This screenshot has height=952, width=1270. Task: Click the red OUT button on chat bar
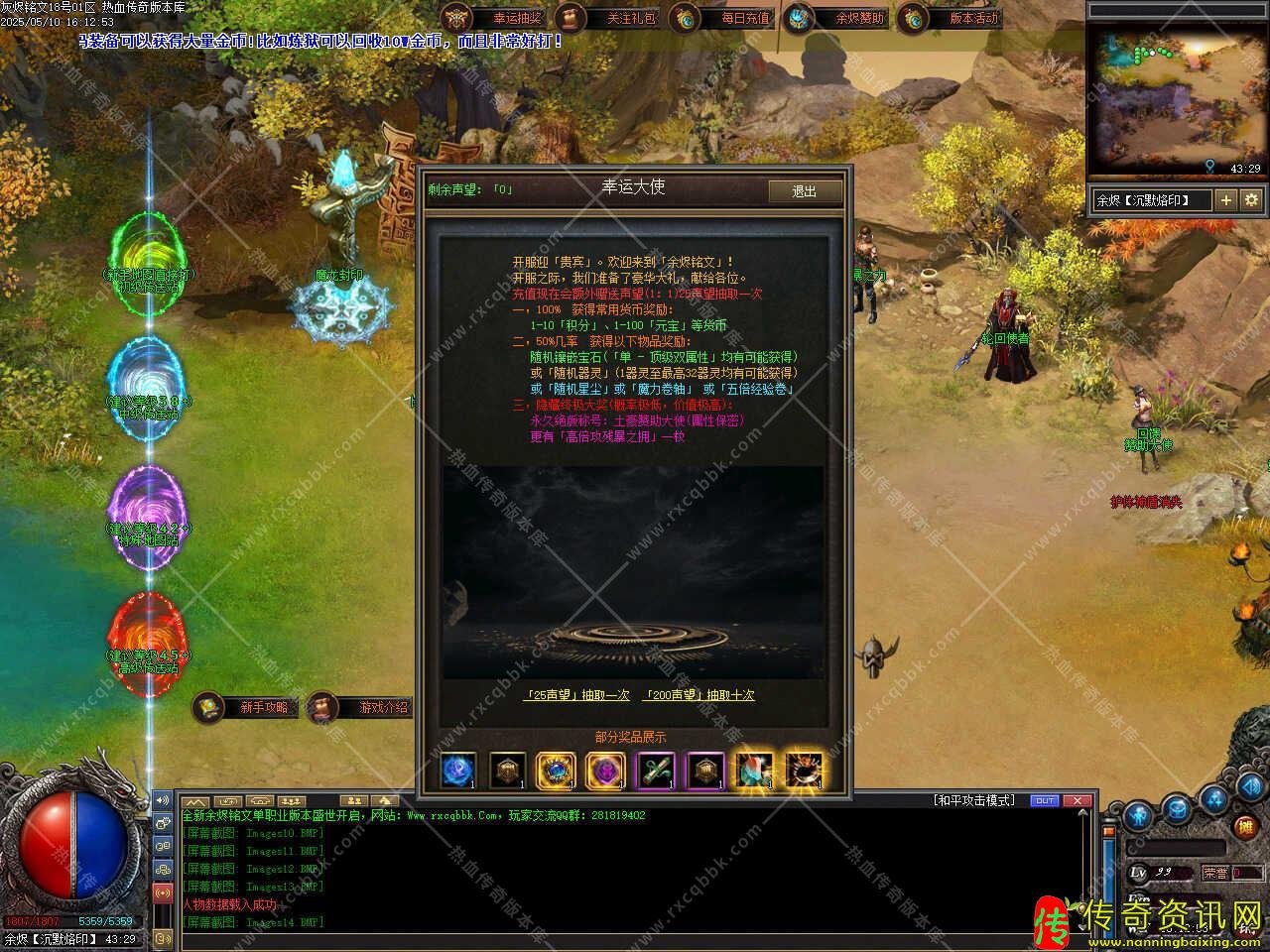tap(1045, 800)
